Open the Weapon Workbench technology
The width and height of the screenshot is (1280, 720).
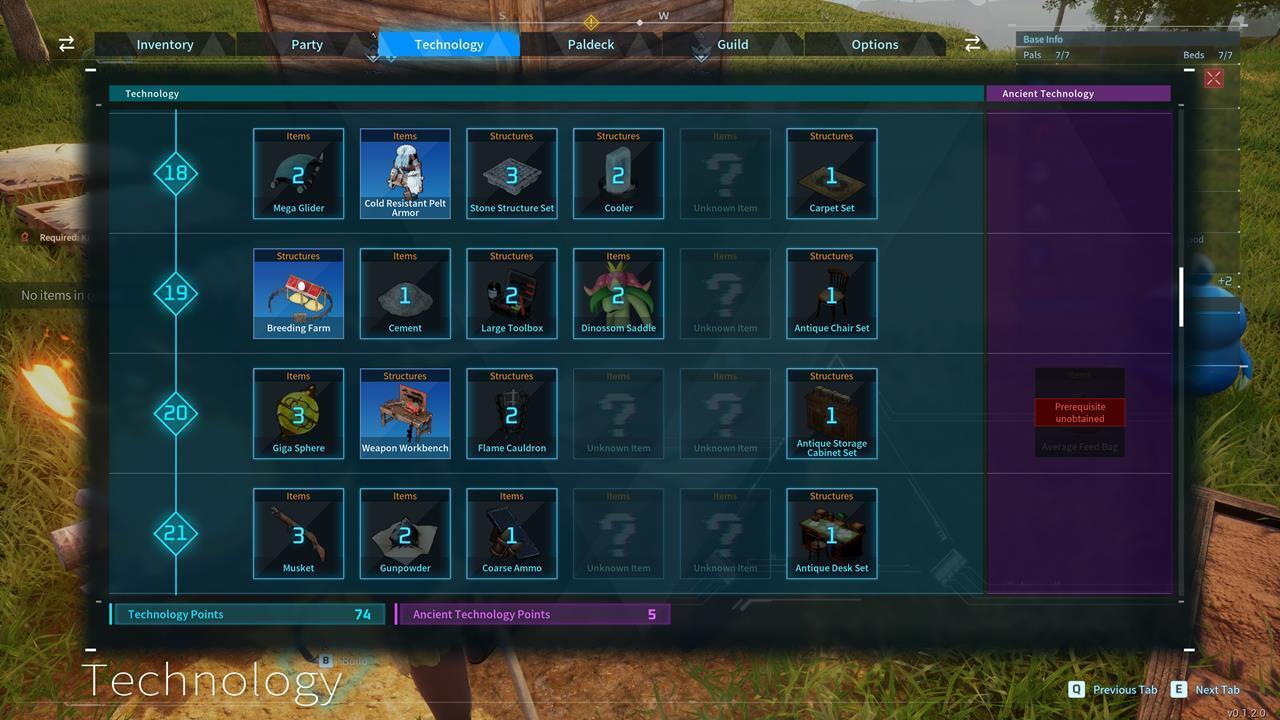[405, 413]
